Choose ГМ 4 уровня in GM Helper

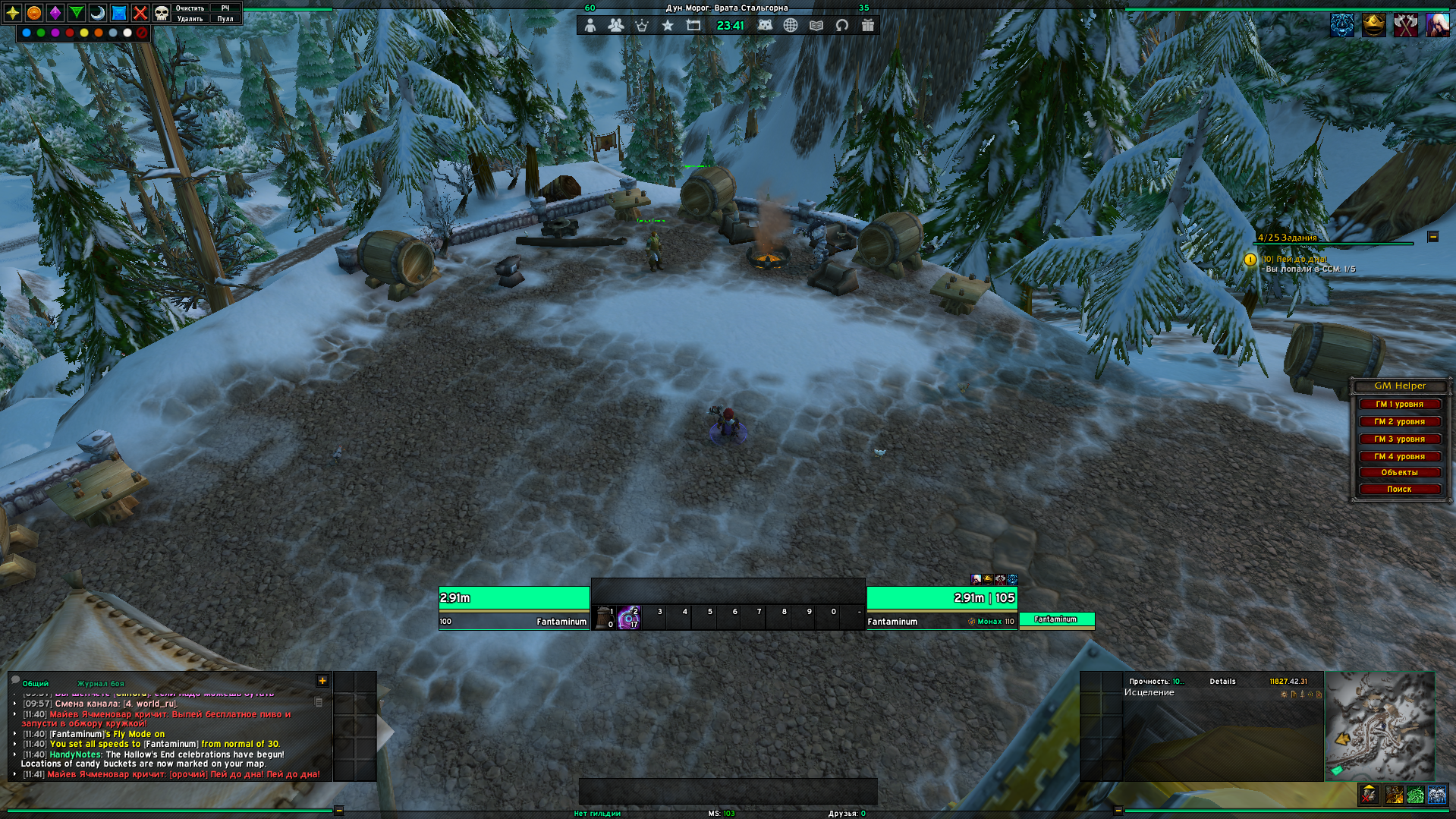[x=1399, y=457]
